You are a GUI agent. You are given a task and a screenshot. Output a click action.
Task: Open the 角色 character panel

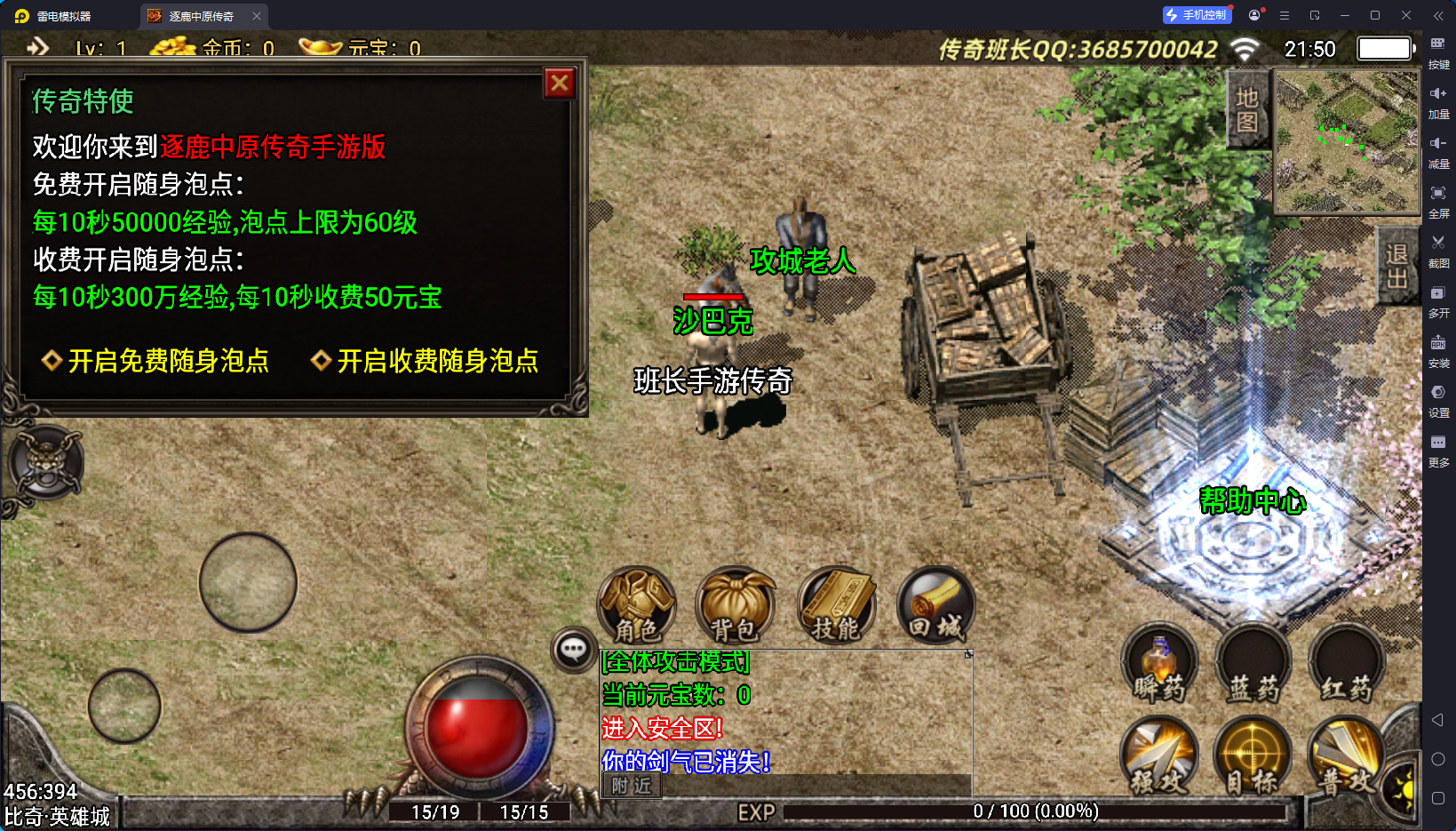(637, 606)
